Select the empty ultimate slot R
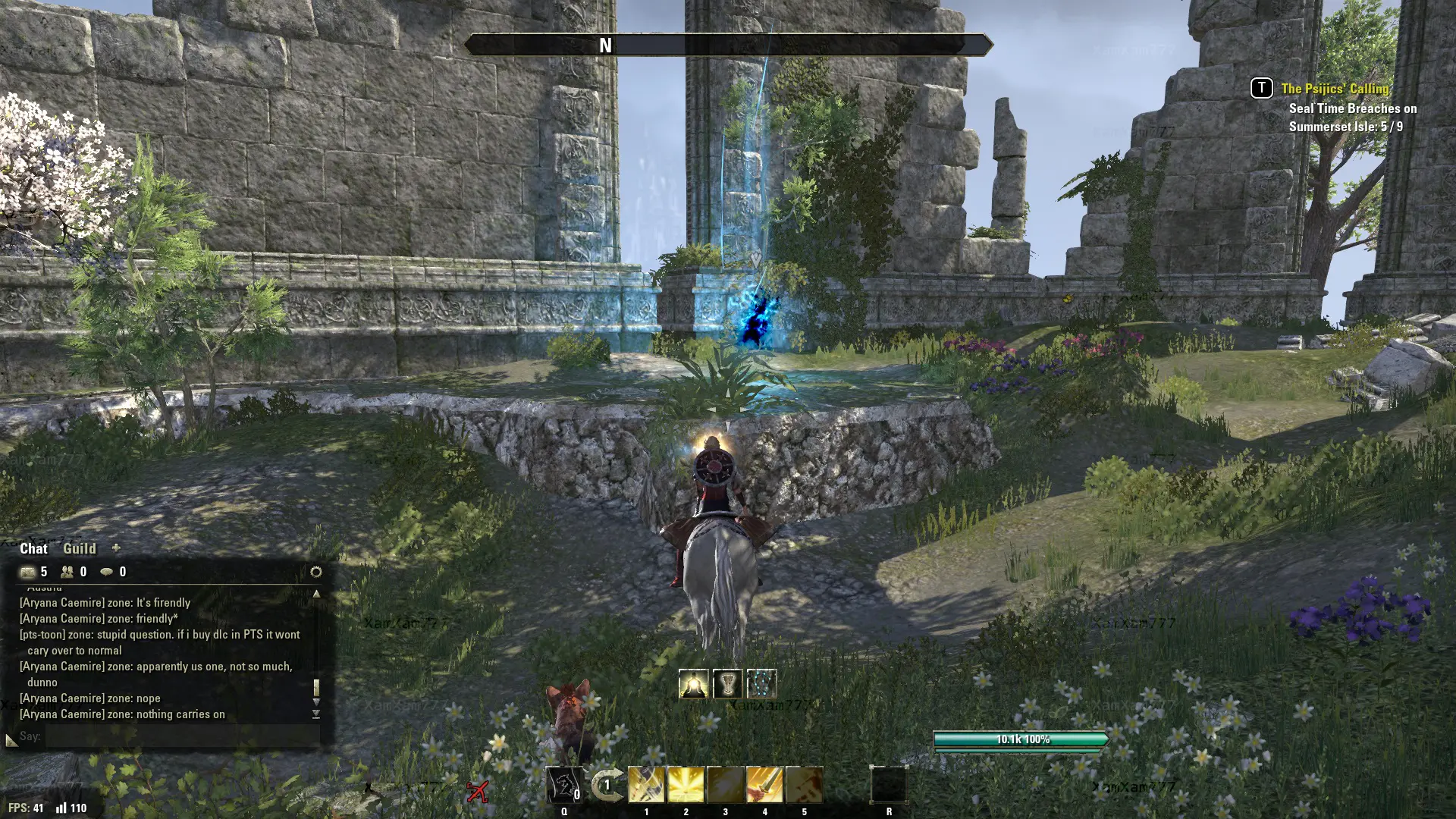 pos(889,785)
